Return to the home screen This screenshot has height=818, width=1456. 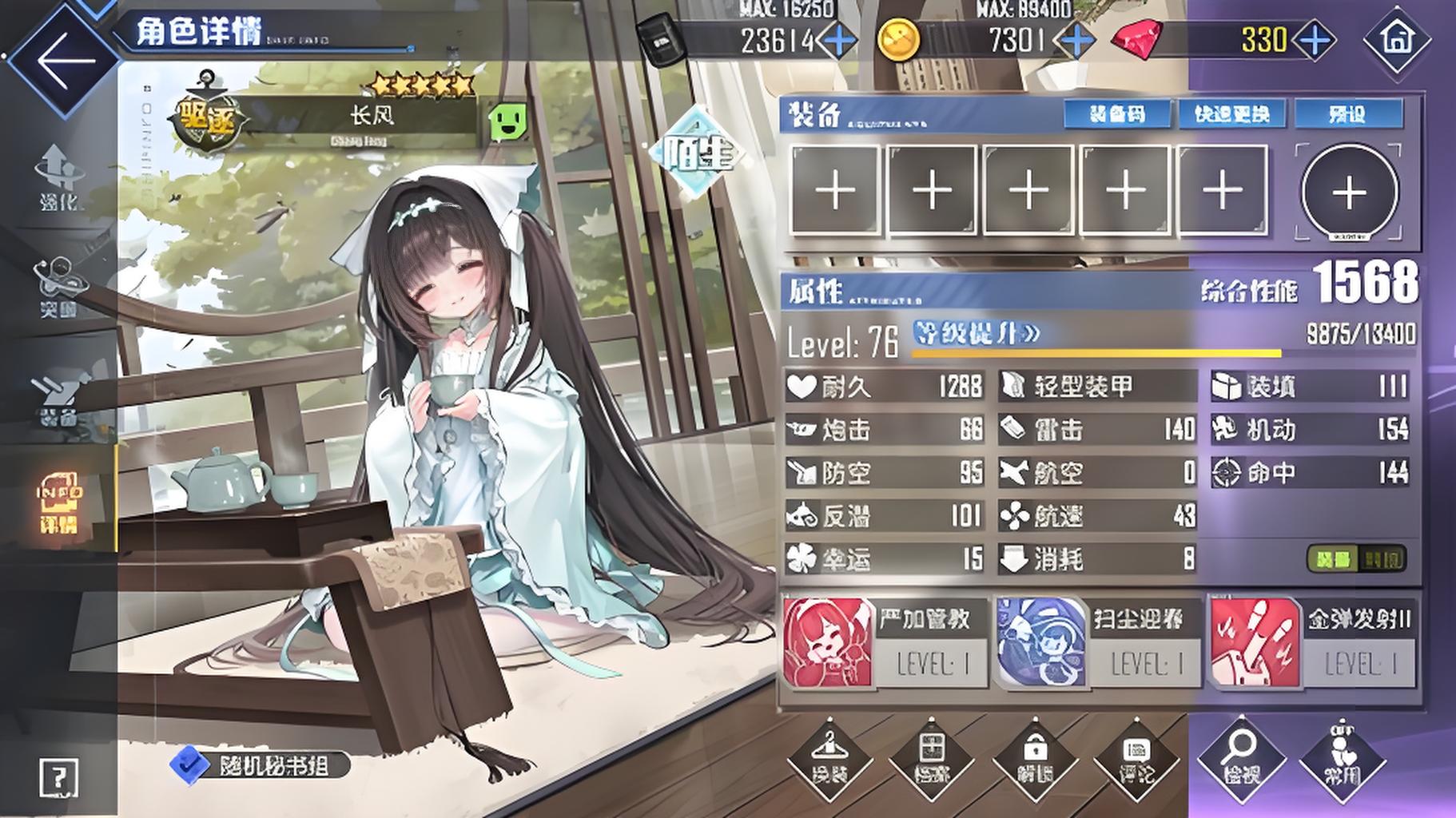(x=1396, y=38)
